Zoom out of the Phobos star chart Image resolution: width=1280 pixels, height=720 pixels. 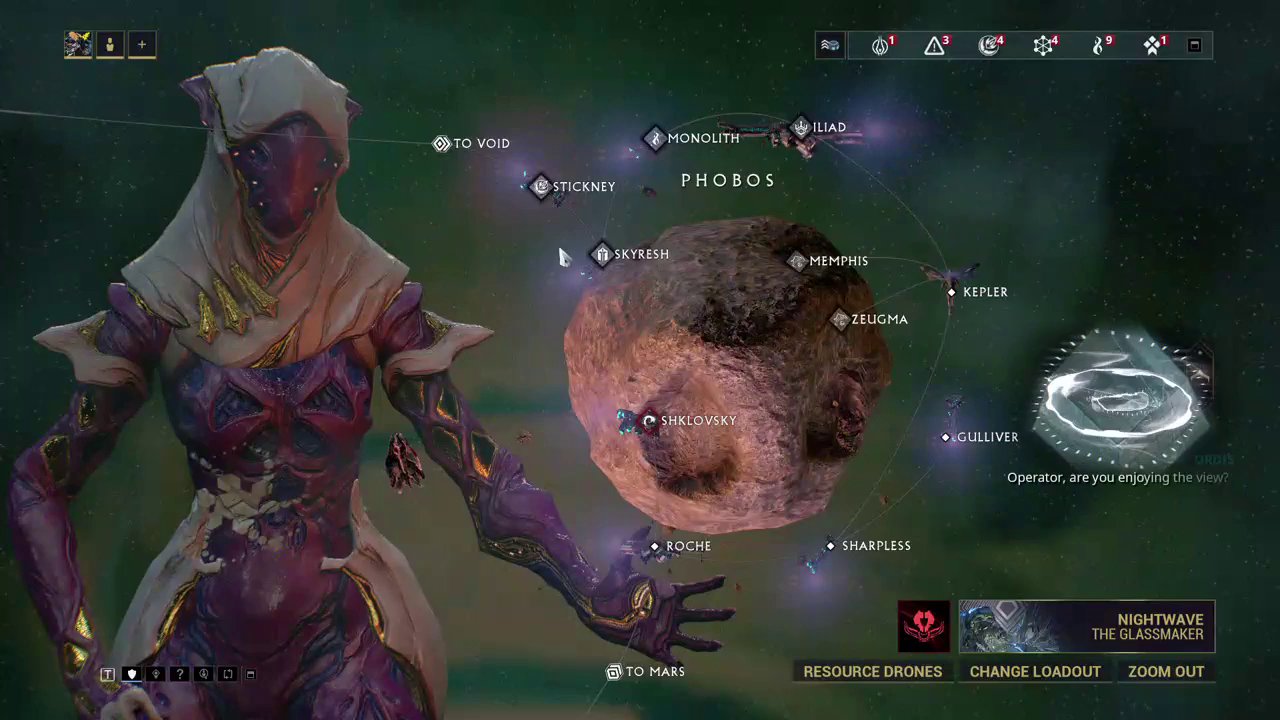[1166, 671]
